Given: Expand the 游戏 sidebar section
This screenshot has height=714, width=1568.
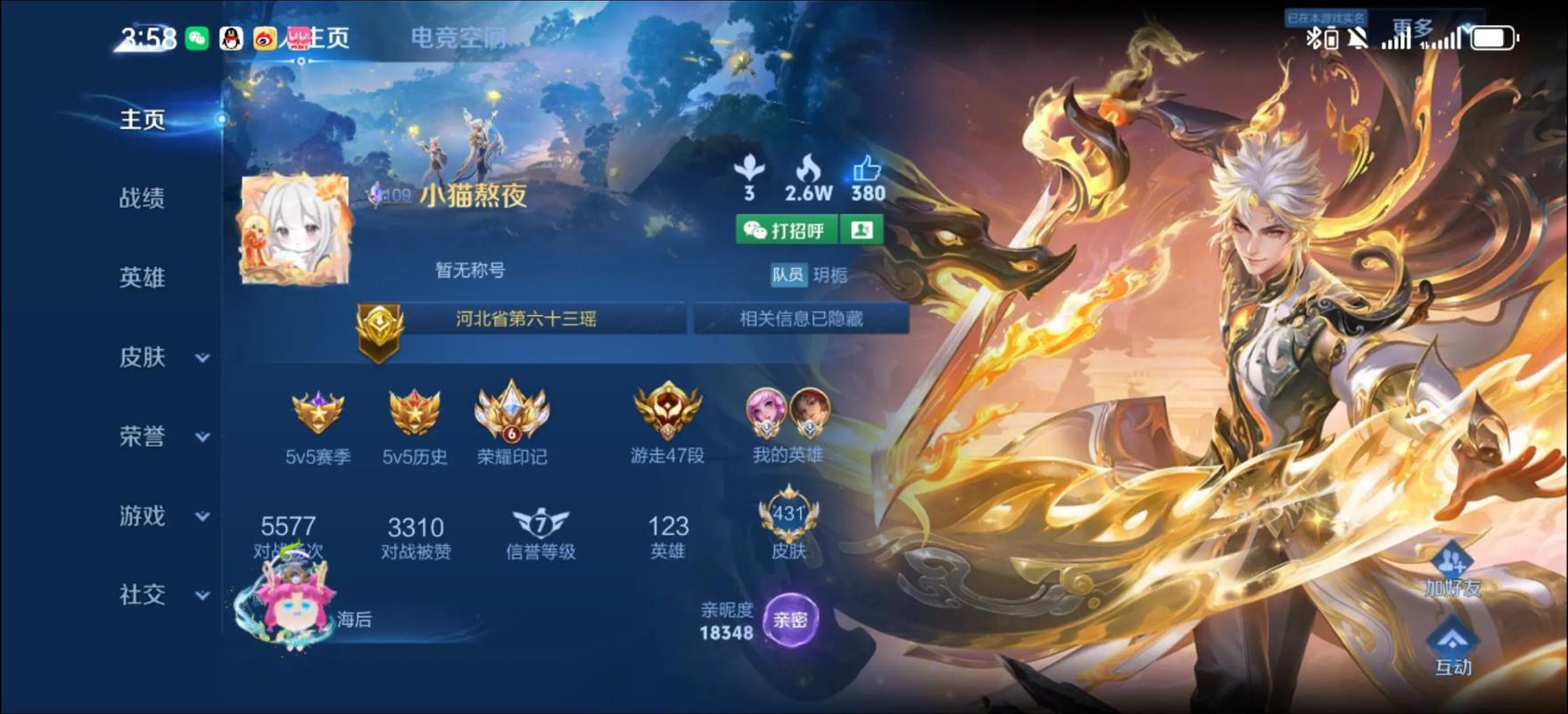Looking at the screenshot, I should click(x=143, y=516).
